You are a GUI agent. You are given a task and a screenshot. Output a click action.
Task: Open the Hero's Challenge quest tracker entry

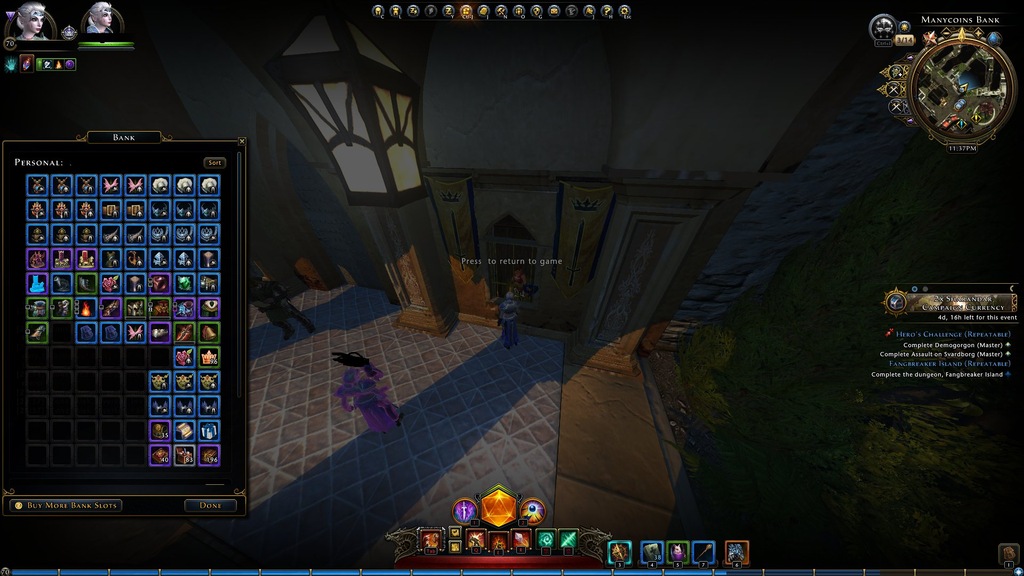[951, 334]
